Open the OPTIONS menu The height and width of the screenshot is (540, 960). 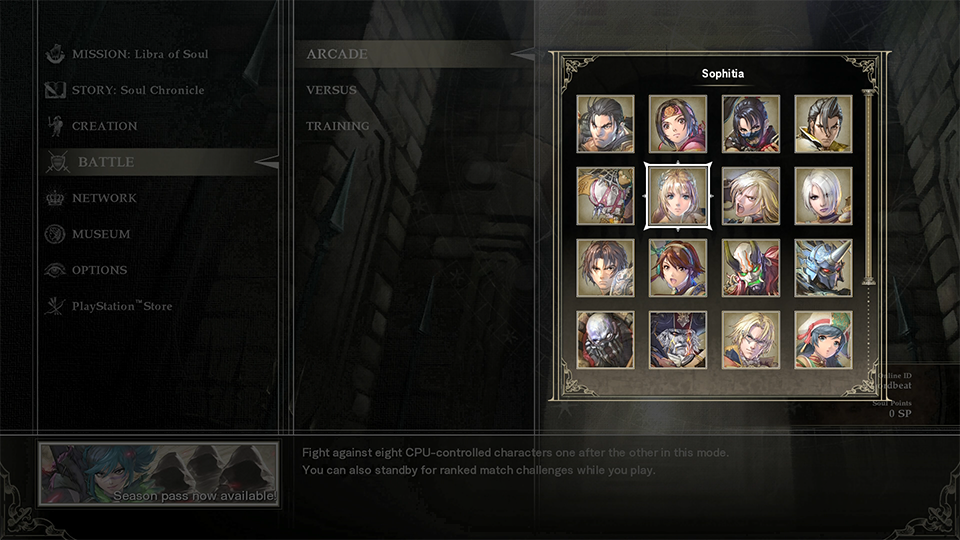(99, 270)
